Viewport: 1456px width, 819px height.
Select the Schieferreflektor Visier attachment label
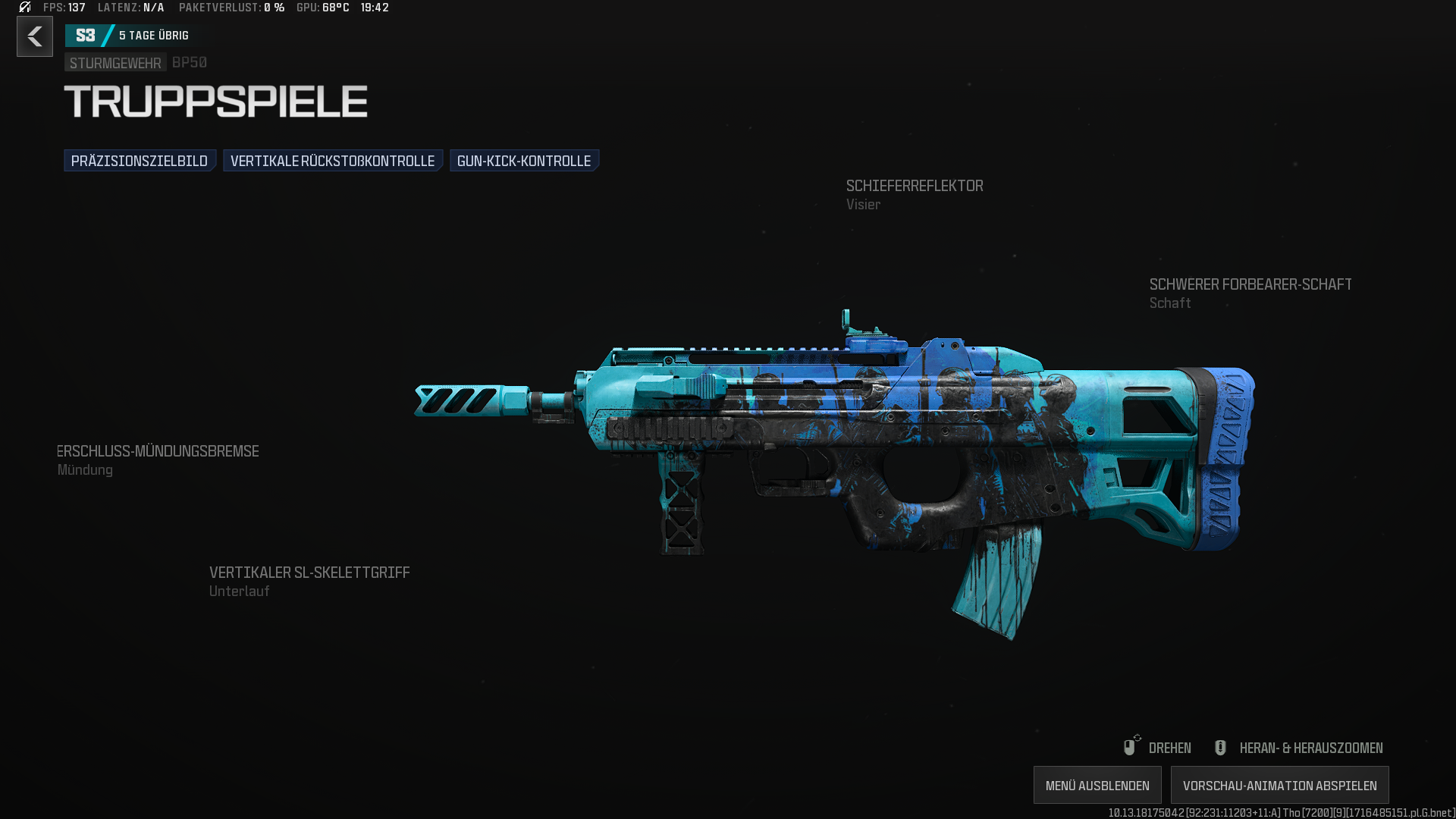pos(914,194)
